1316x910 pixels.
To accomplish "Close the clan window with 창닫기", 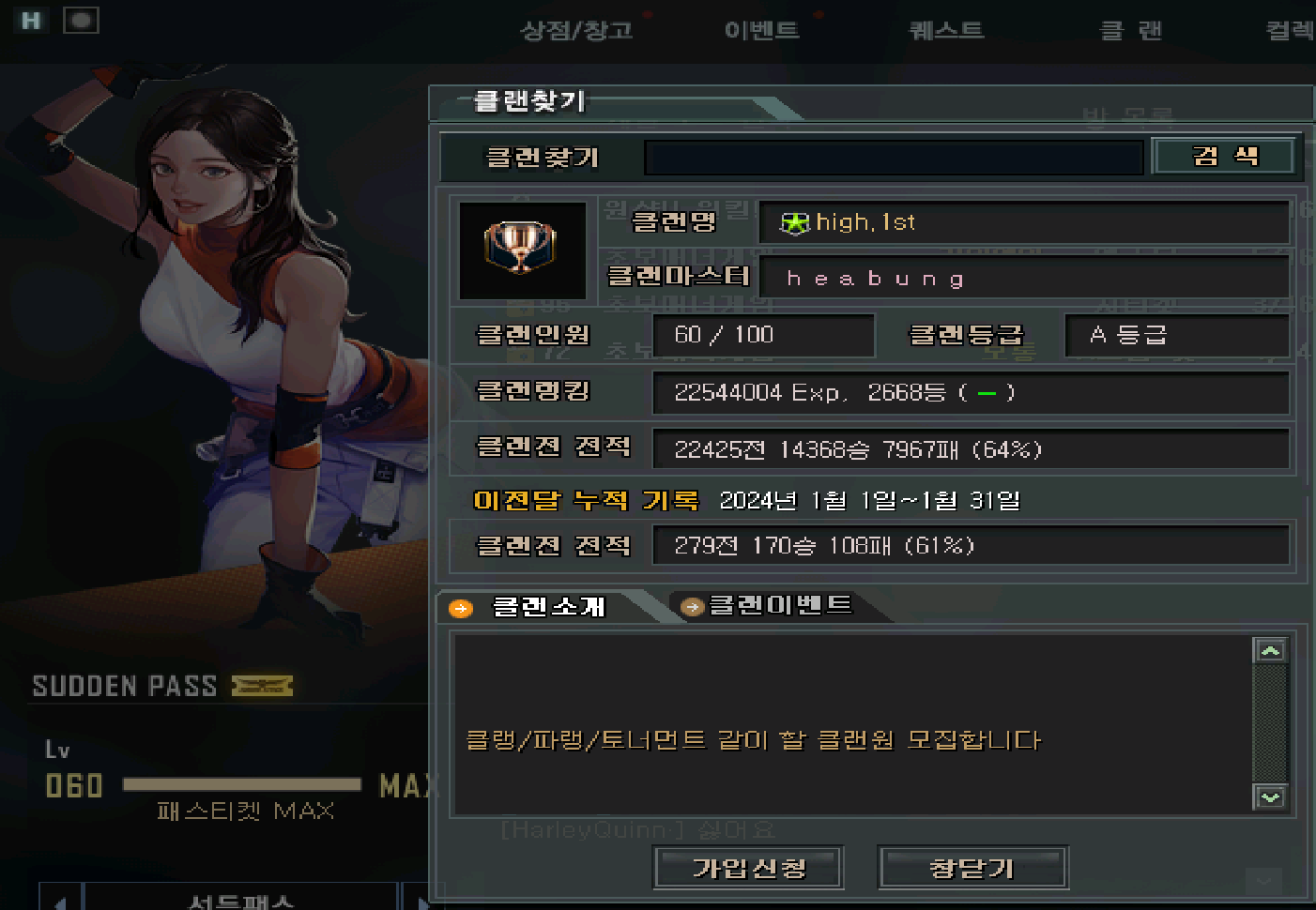I will 972,868.
